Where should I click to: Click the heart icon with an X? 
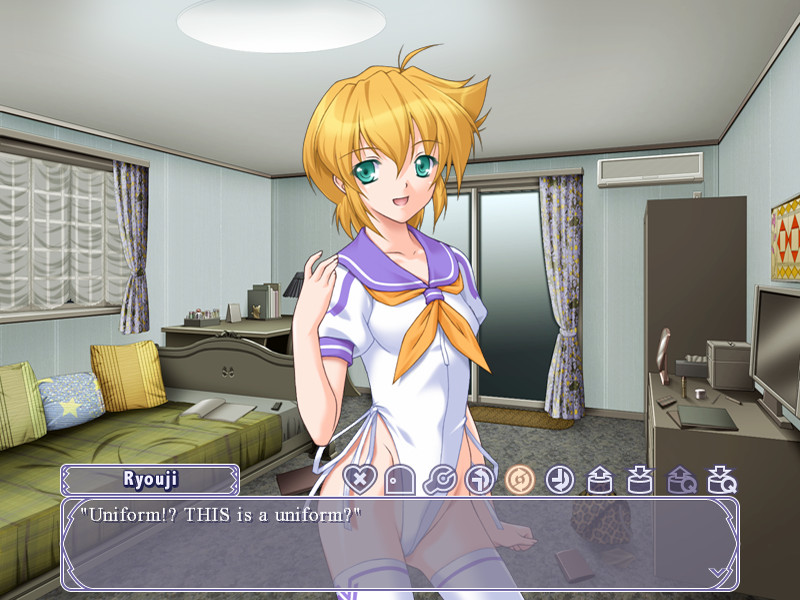tap(358, 480)
